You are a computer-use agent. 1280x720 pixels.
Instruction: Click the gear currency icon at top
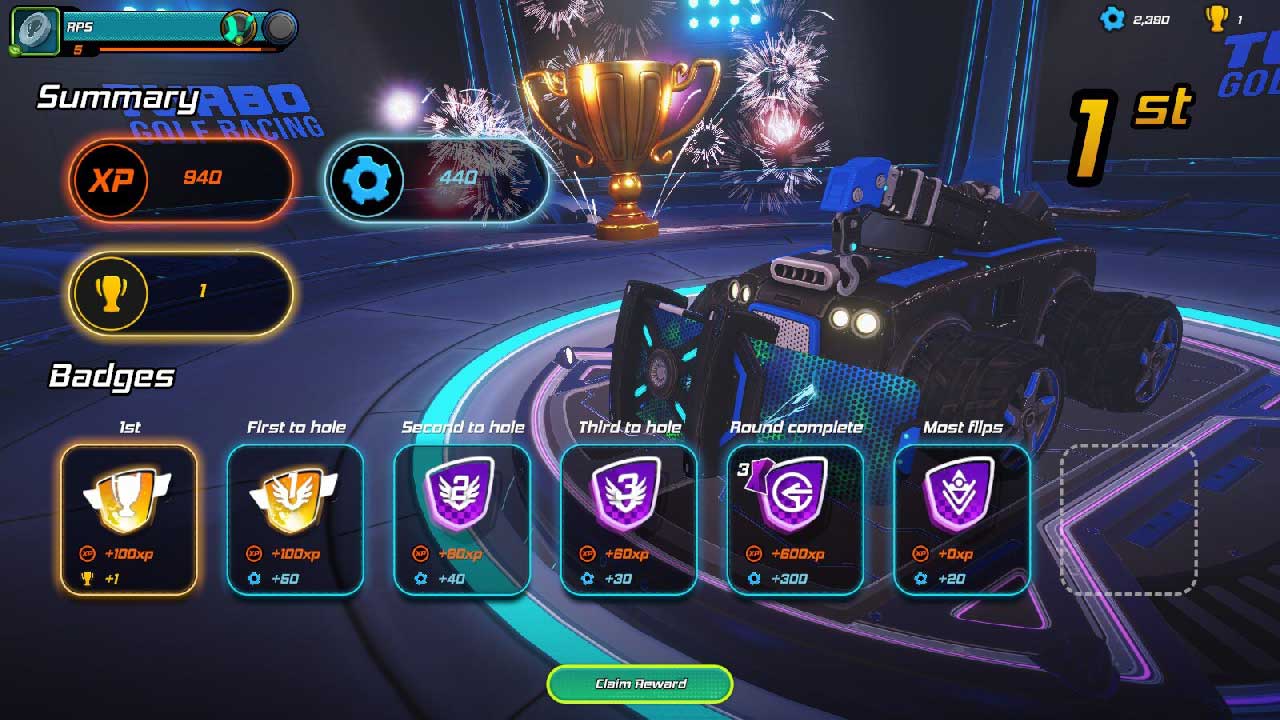pos(1112,19)
